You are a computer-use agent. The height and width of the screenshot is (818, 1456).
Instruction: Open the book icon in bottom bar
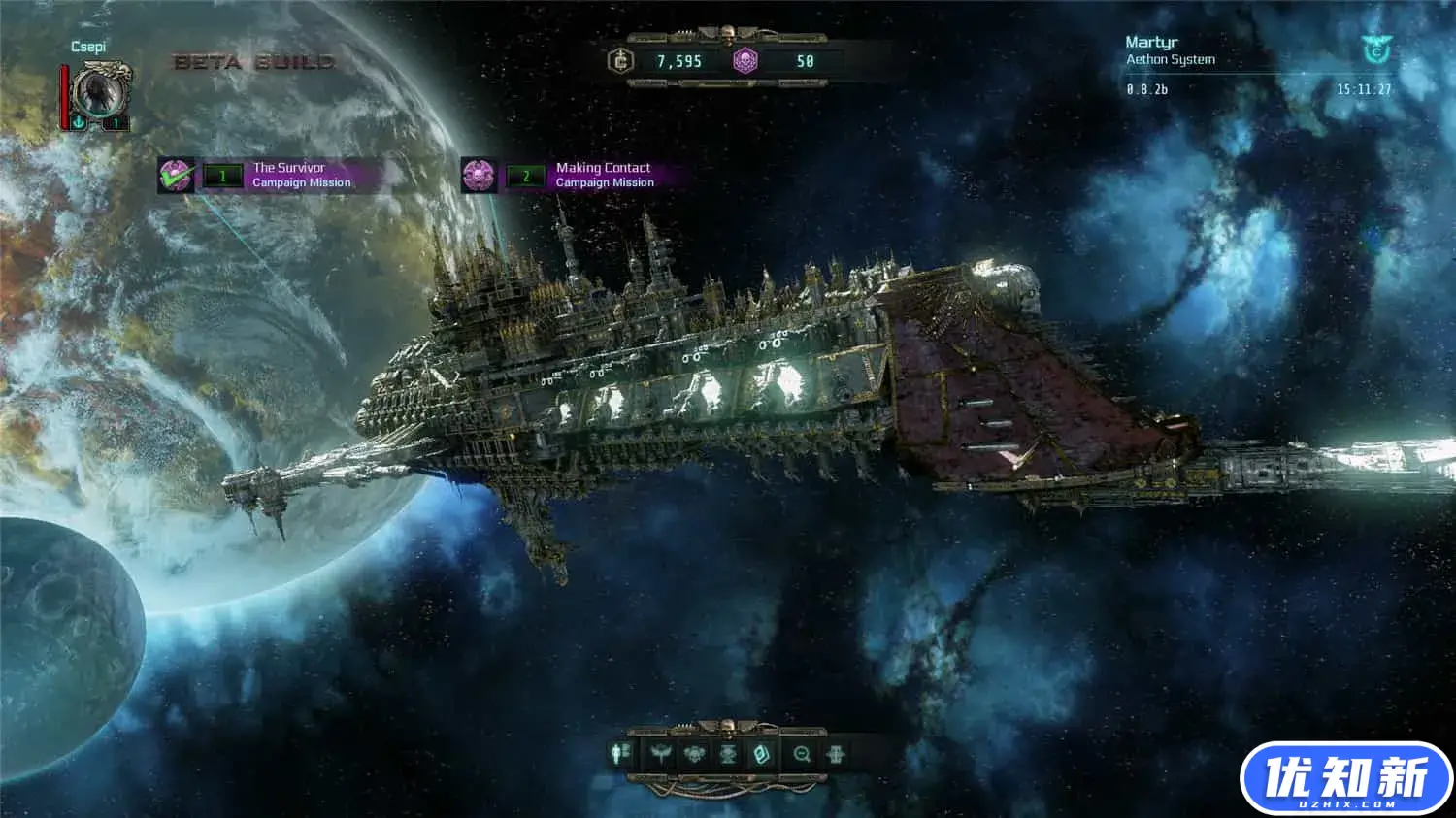coord(761,753)
